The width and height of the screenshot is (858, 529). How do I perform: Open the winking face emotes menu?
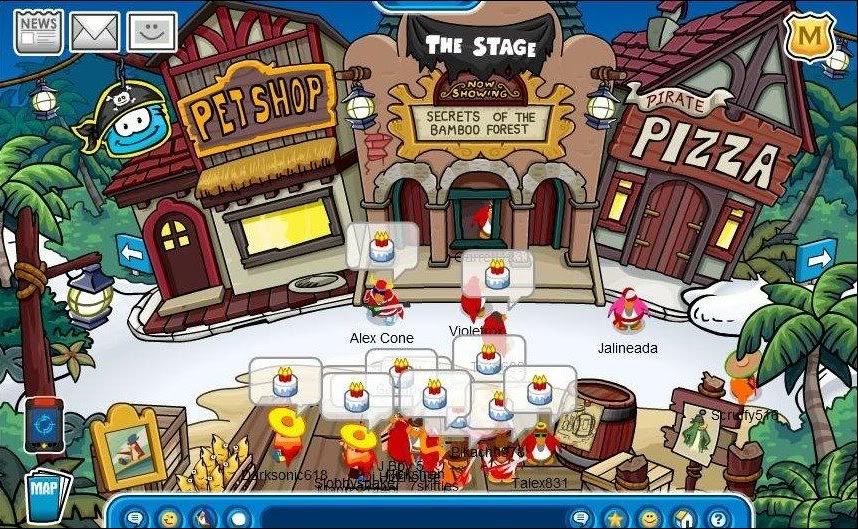pyautogui.click(x=168, y=518)
